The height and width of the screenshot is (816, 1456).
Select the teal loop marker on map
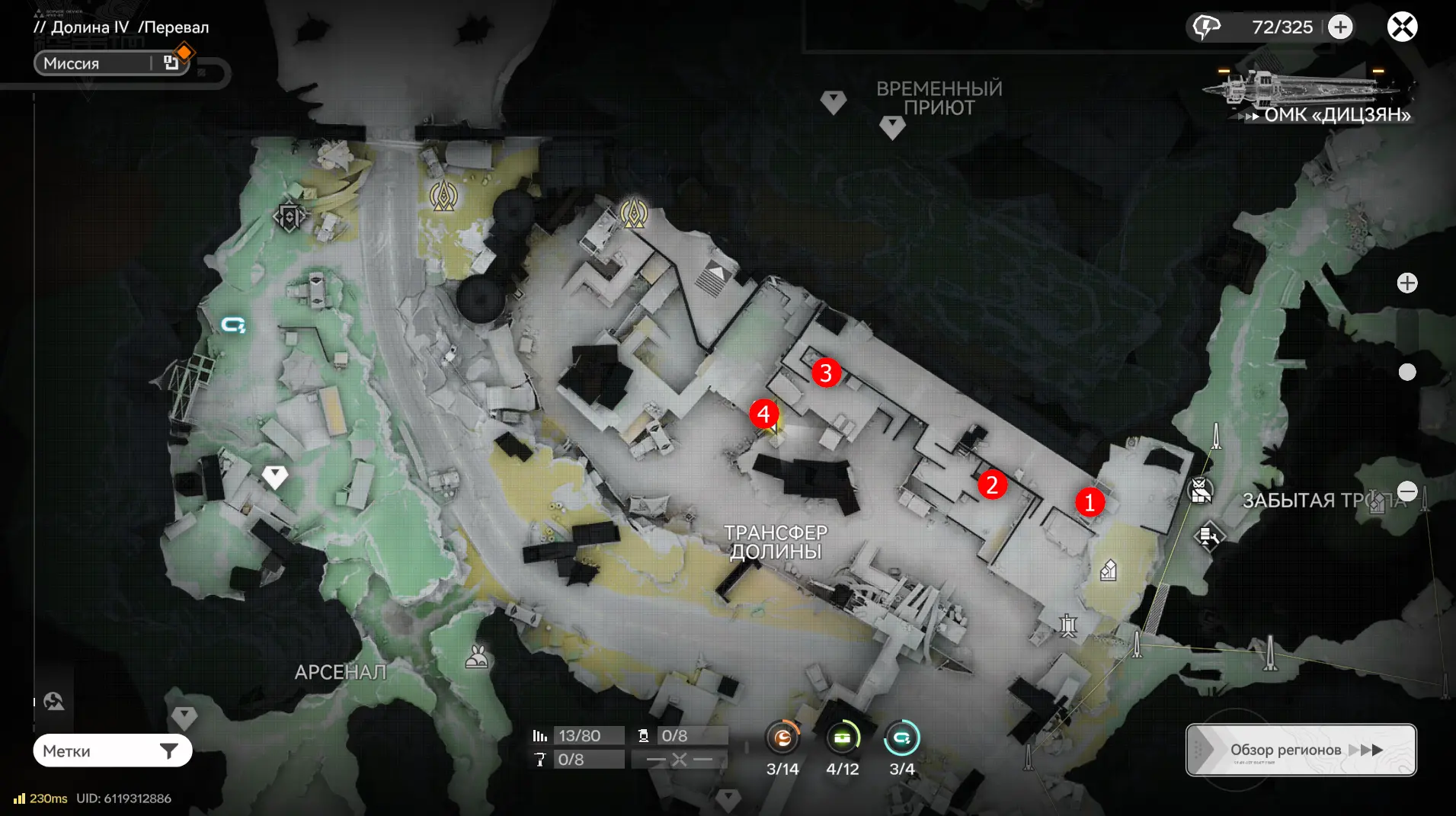tap(233, 325)
